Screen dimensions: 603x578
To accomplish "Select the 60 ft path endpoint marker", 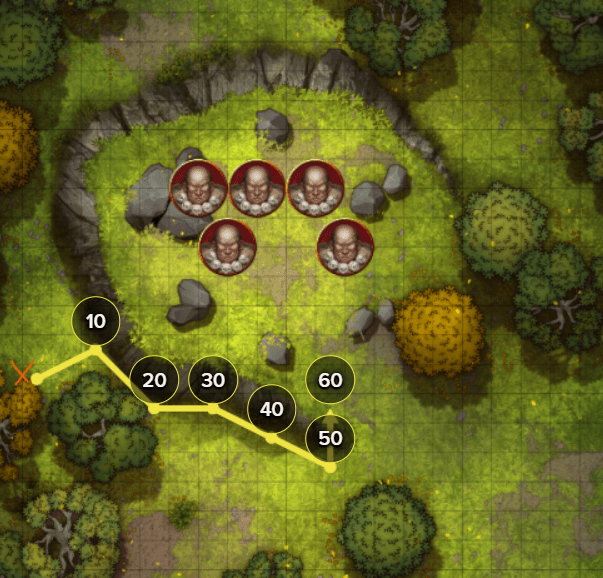I will click(330, 380).
